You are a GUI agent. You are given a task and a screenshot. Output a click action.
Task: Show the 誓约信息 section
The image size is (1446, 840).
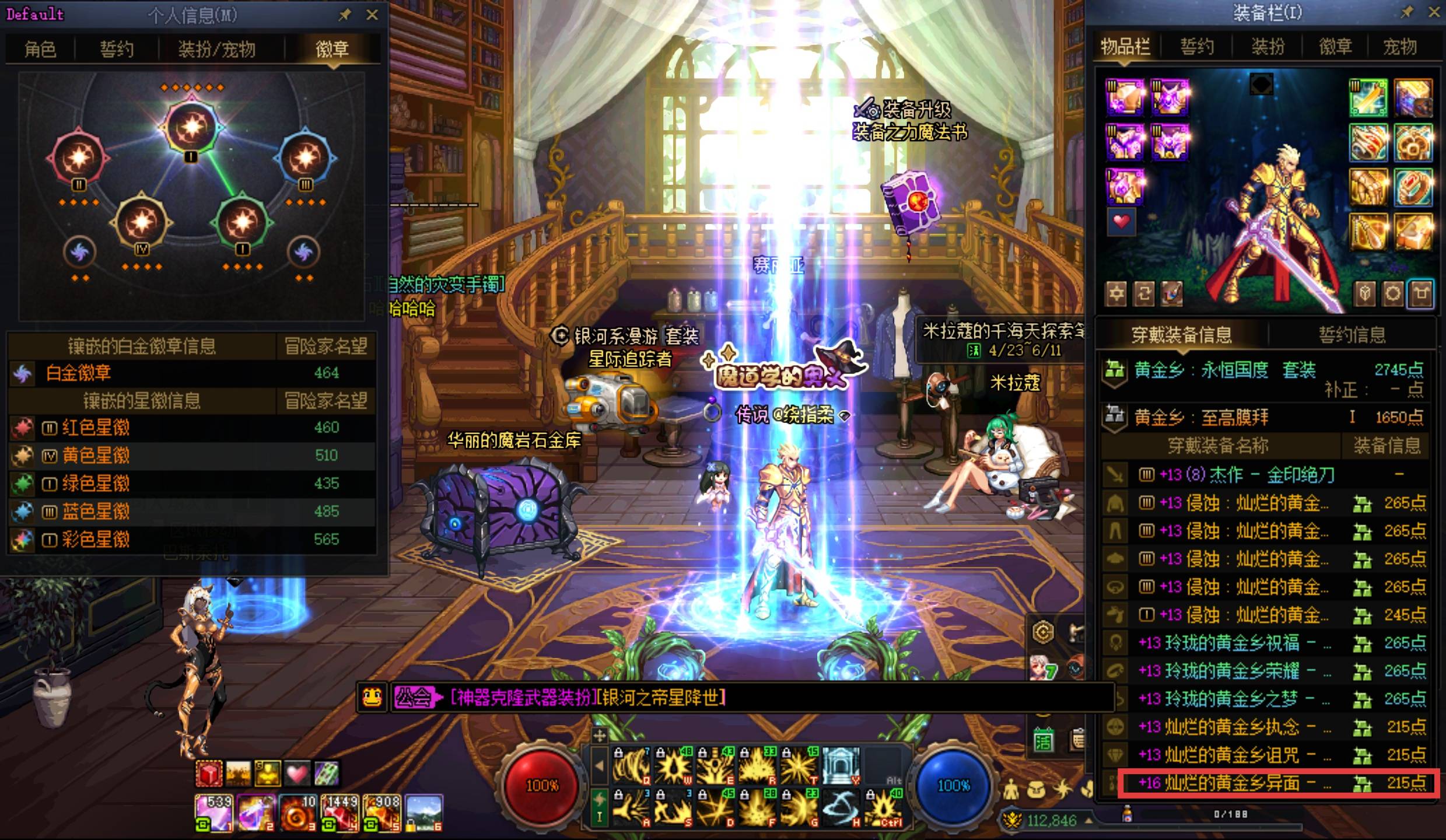[x=1352, y=334]
